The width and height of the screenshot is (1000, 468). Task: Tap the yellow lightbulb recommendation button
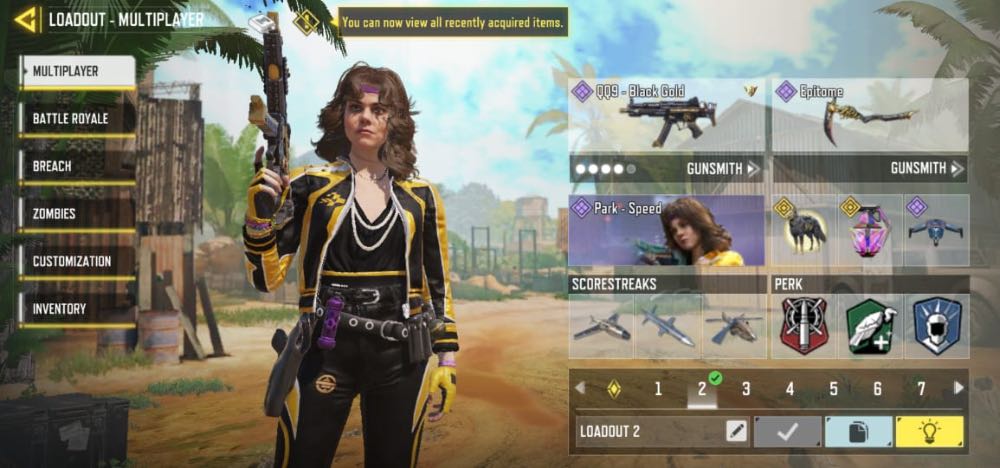click(930, 432)
